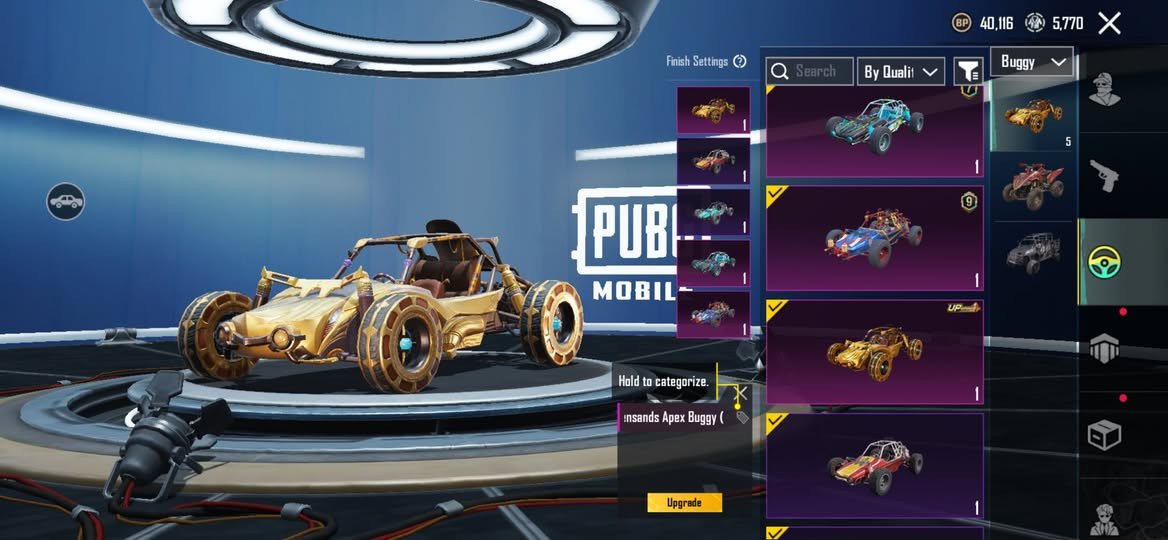Open the funnel filter options

967,71
